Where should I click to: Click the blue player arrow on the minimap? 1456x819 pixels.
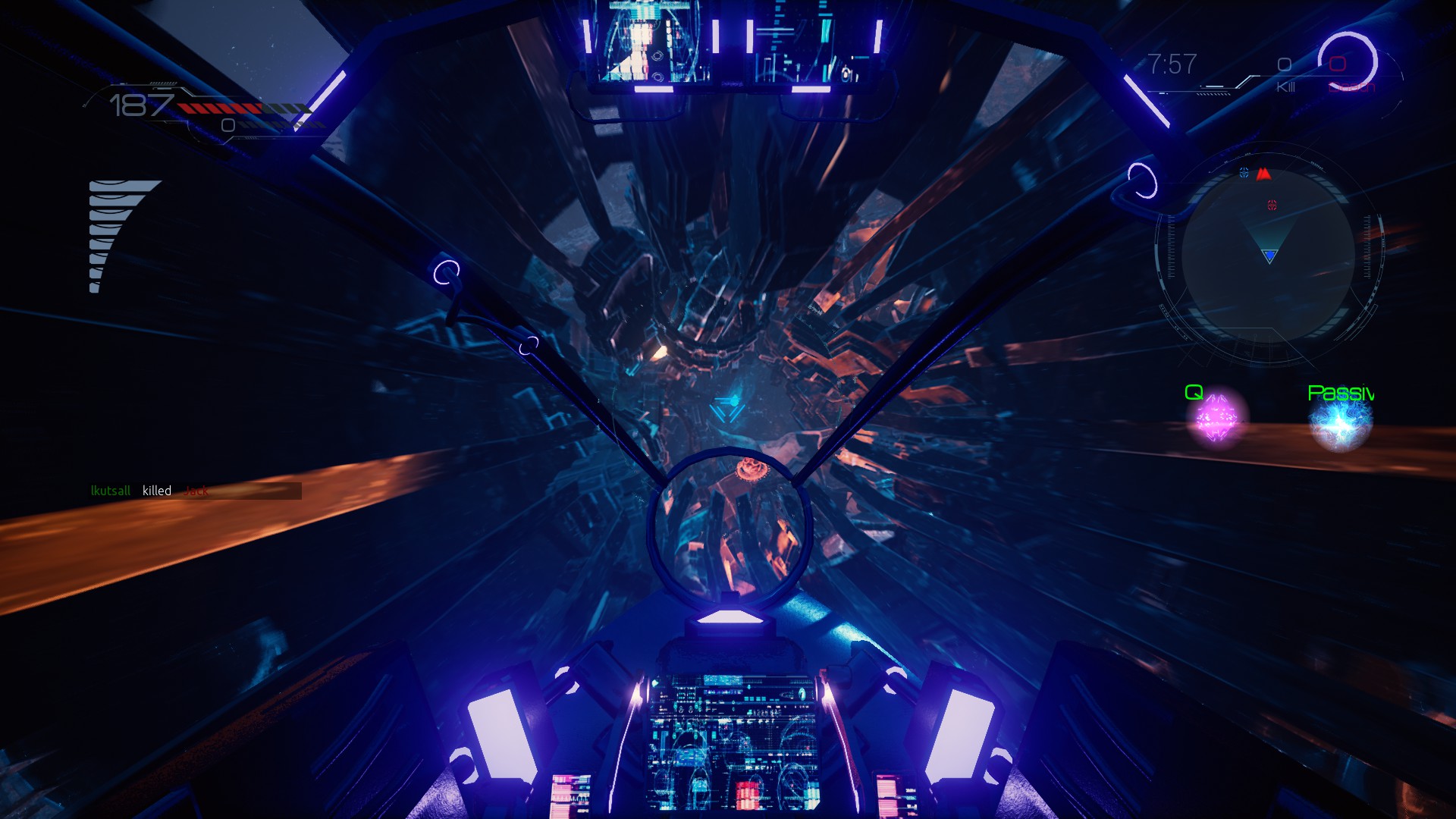coord(1271,254)
